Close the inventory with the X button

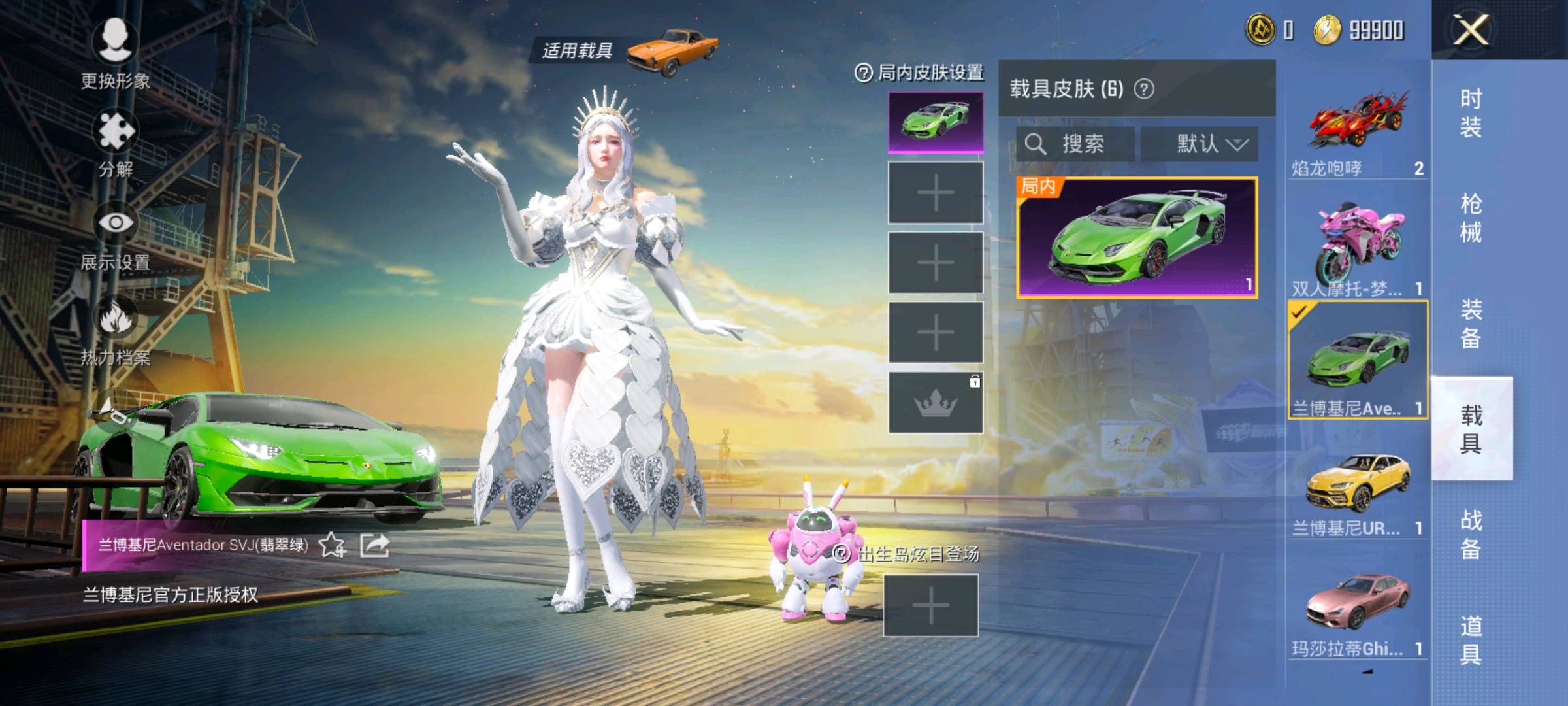[x=1470, y=30]
